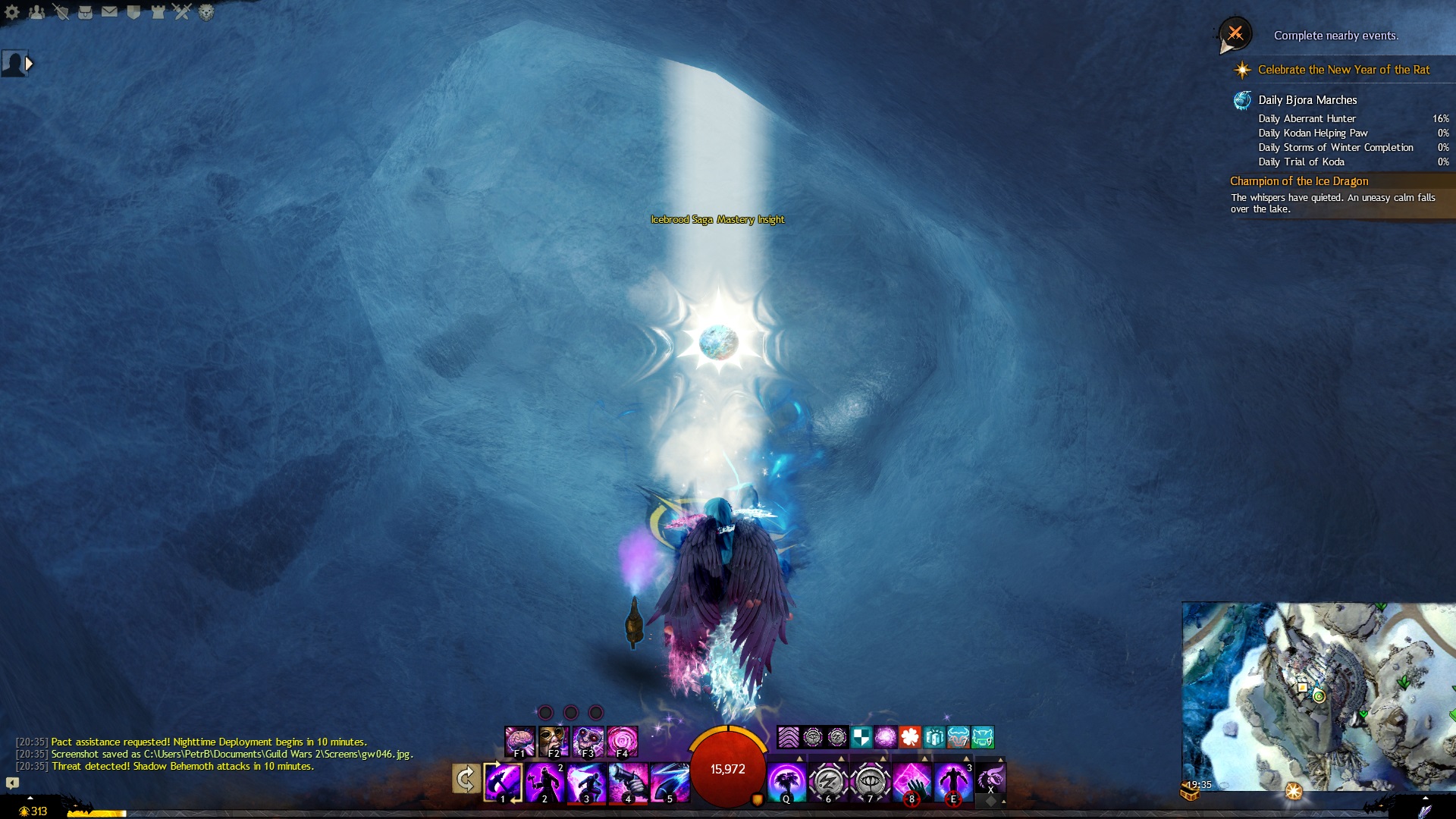The image size is (1456, 819).
Task: Open the treasure chest icon beside minimap
Action: point(1189,792)
